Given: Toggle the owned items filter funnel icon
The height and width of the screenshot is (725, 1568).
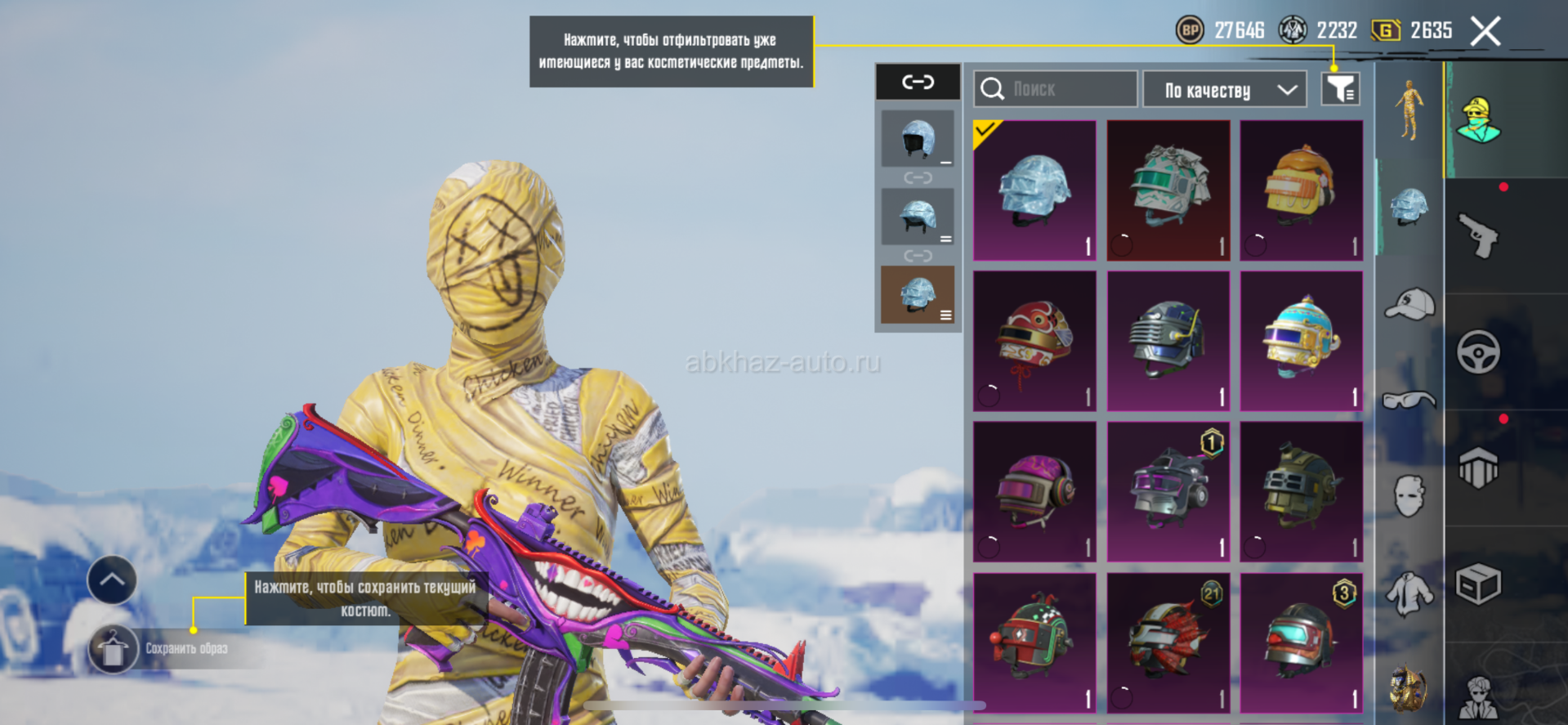Looking at the screenshot, I should tap(1340, 89).
